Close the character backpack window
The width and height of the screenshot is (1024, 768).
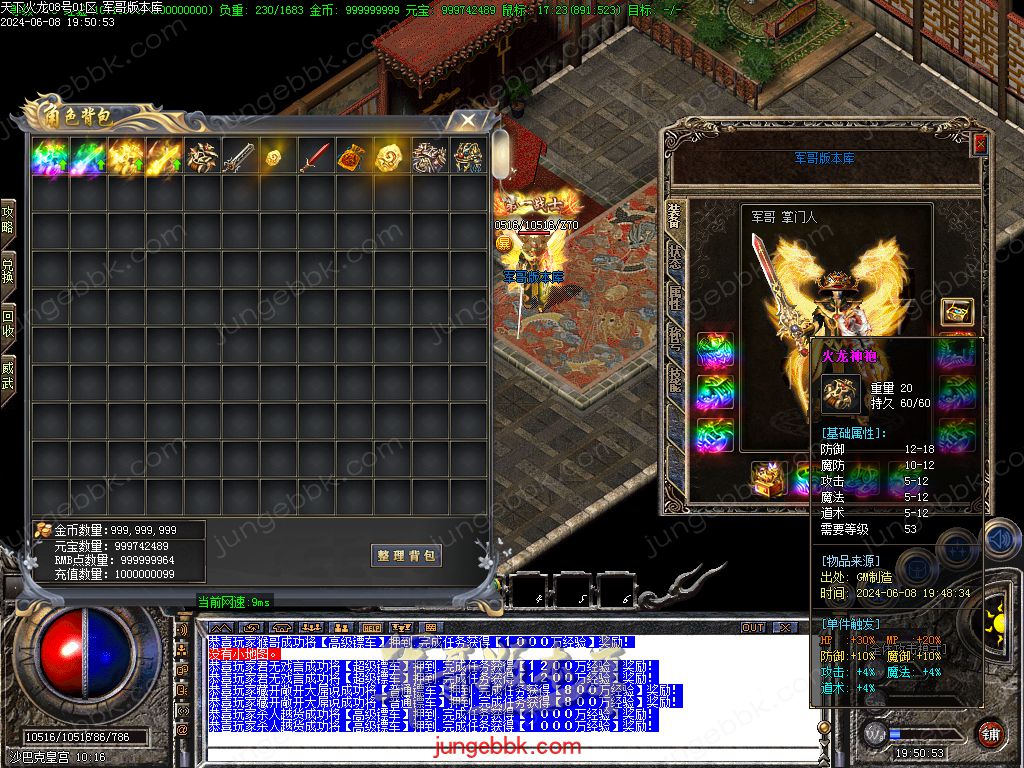click(467, 121)
